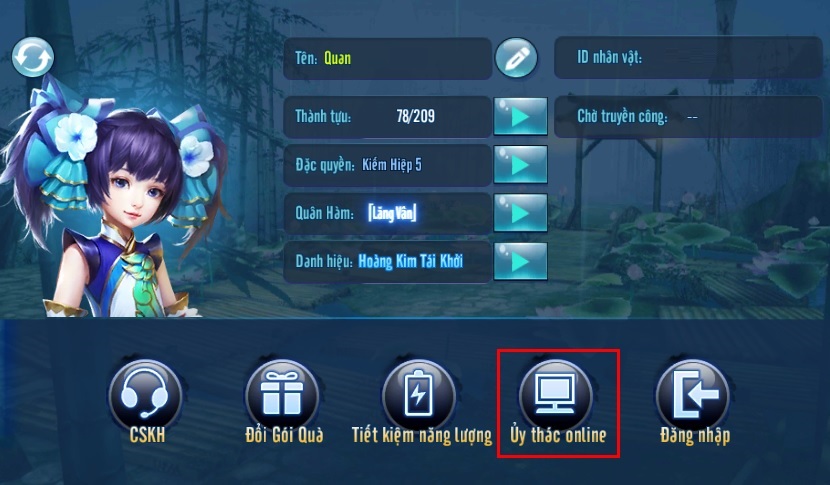Open the Đặc quyền privileges arrow button

click(x=520, y=165)
